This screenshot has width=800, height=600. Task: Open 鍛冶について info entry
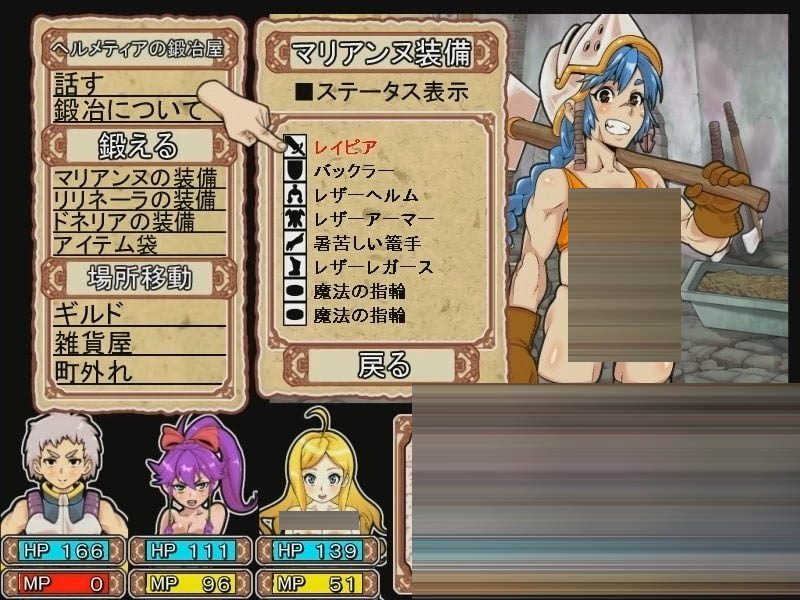pyautogui.click(x=127, y=110)
